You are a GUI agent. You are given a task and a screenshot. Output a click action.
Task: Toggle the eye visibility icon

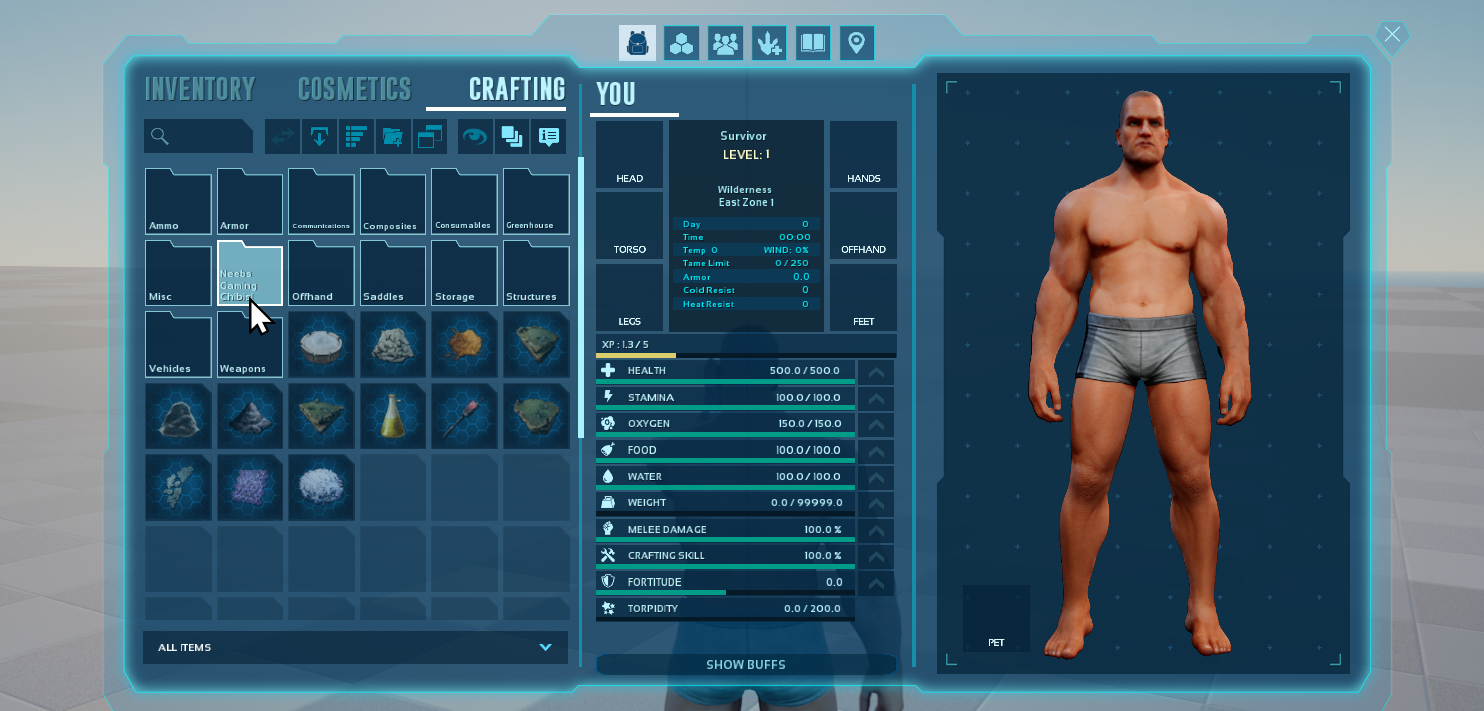(x=474, y=136)
